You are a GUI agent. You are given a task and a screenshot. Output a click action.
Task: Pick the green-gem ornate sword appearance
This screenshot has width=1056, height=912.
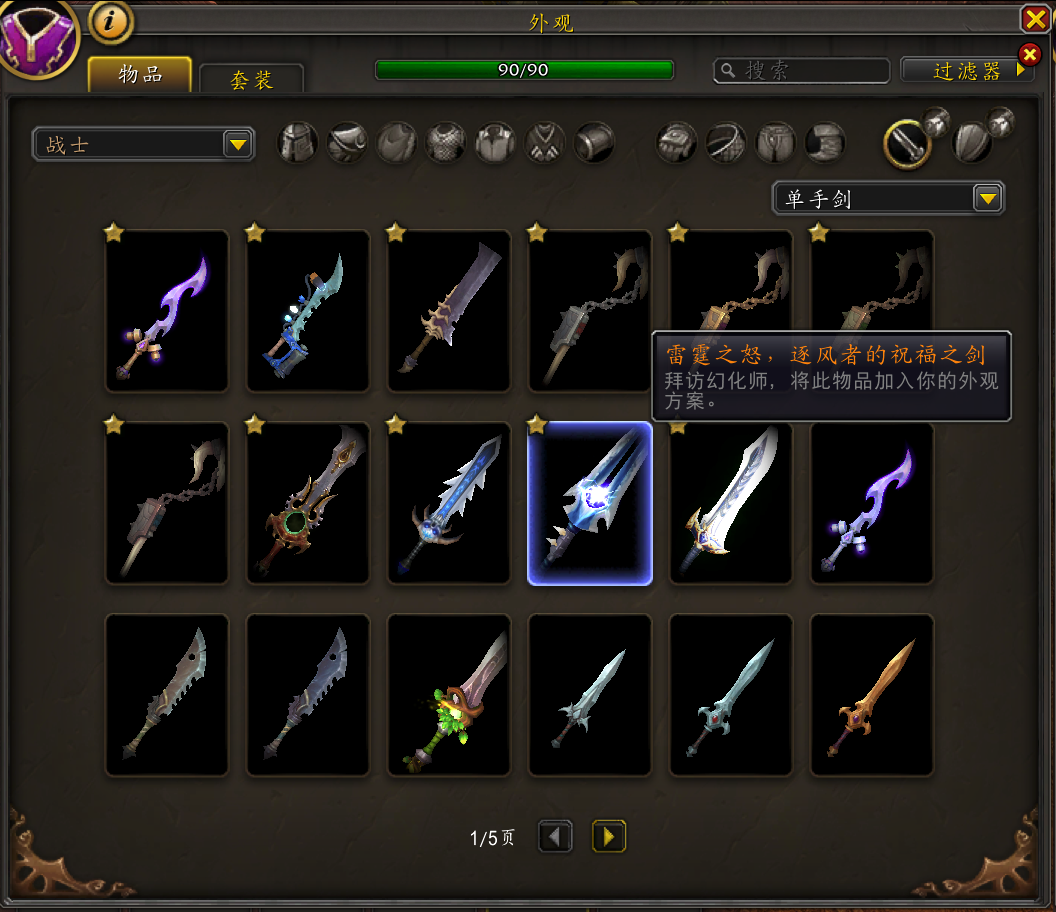(308, 503)
